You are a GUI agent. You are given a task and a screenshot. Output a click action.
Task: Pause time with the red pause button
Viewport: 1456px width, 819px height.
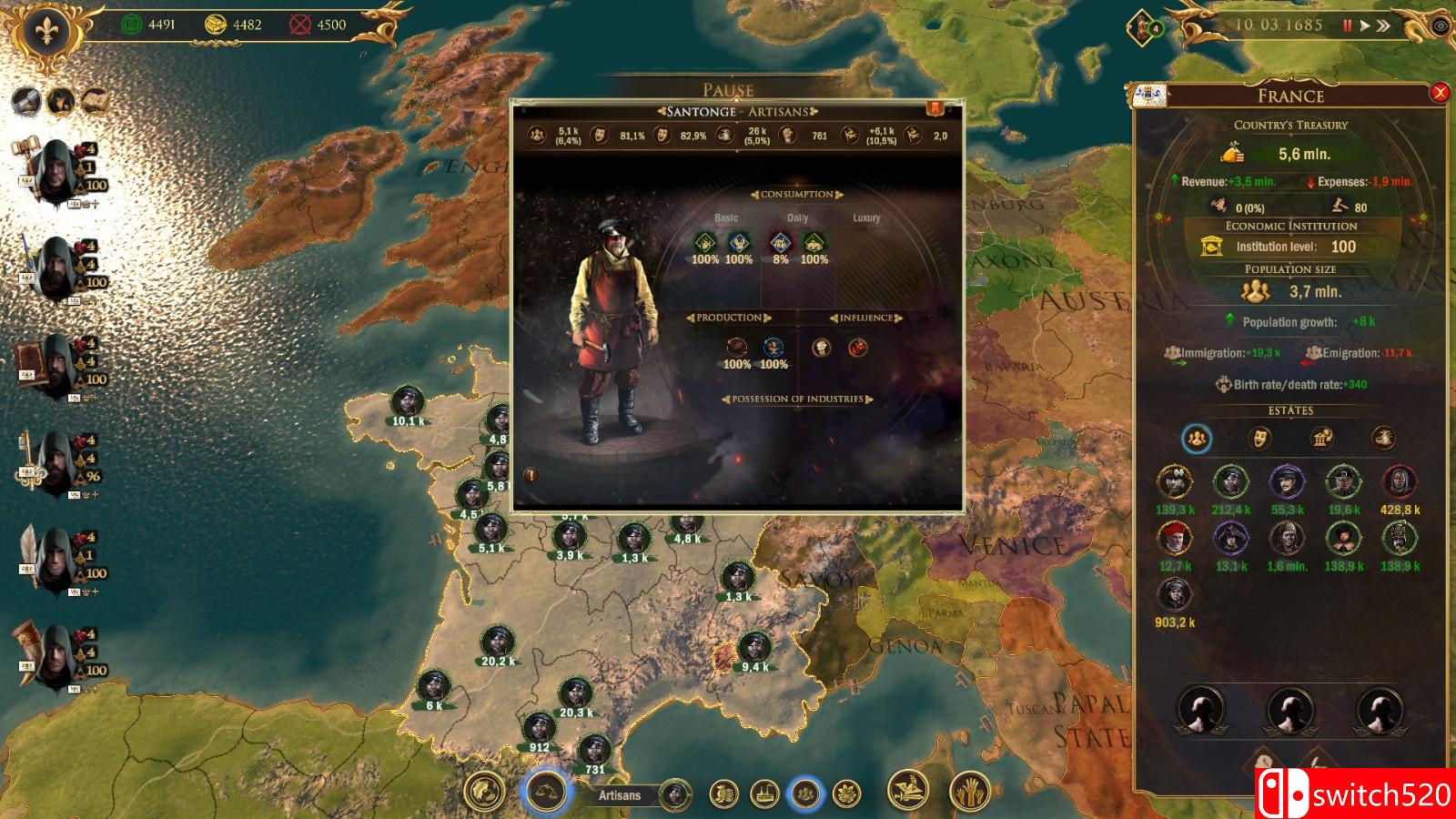(x=1348, y=25)
